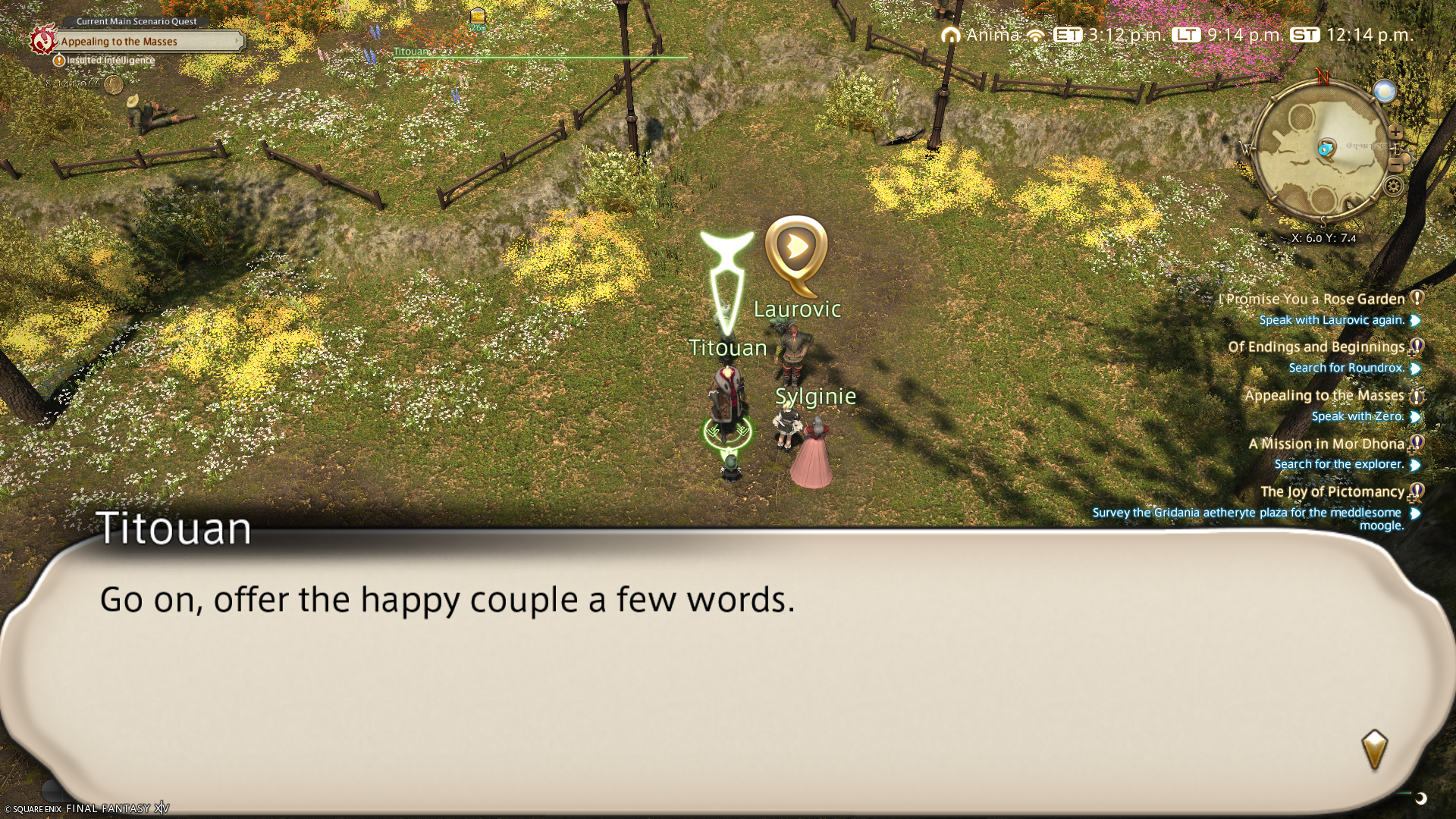Click the 'Speak with Zero' objective
The image size is (1456, 819).
[x=1357, y=416]
